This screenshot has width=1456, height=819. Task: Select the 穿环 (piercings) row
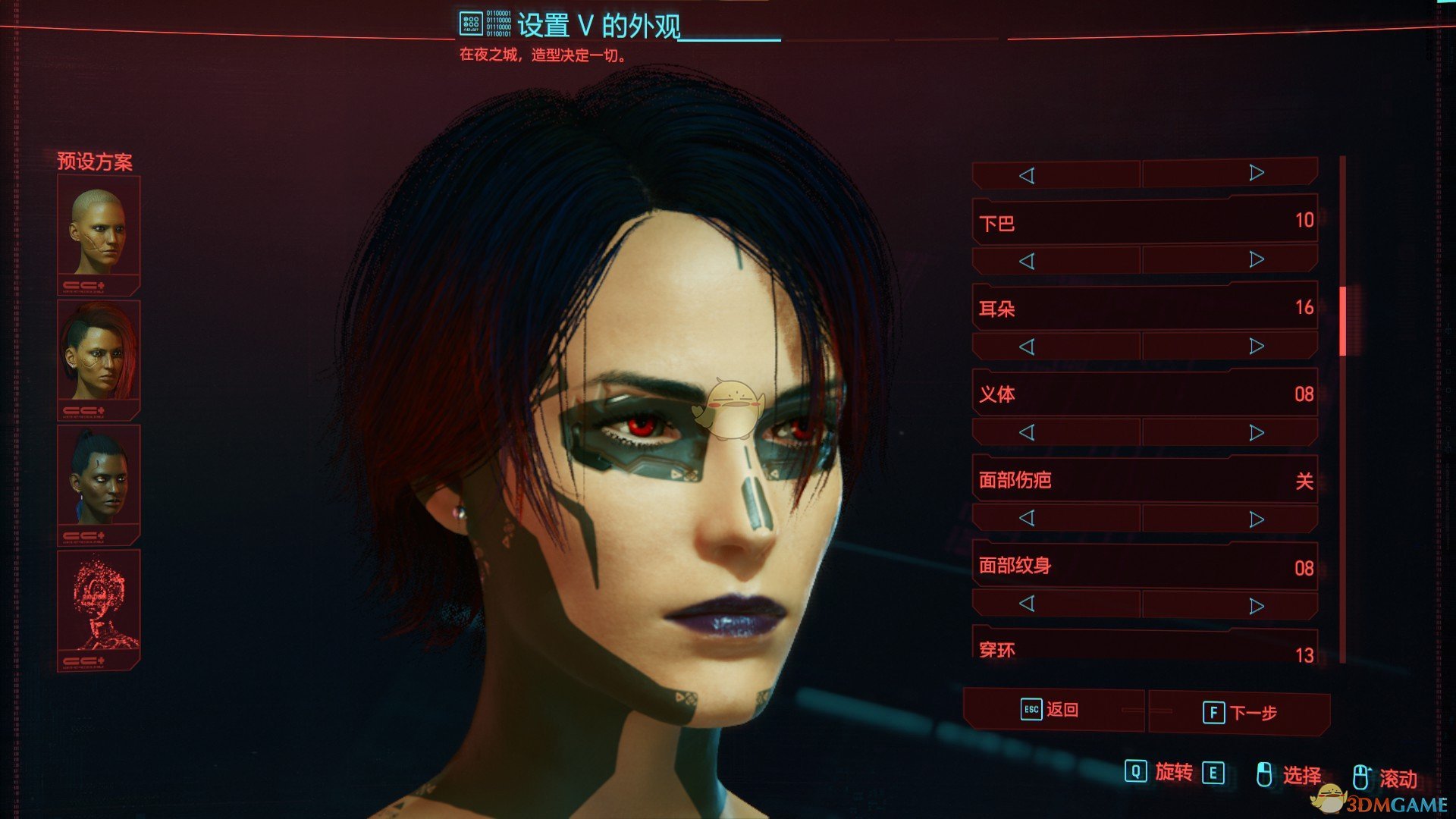point(1145,650)
